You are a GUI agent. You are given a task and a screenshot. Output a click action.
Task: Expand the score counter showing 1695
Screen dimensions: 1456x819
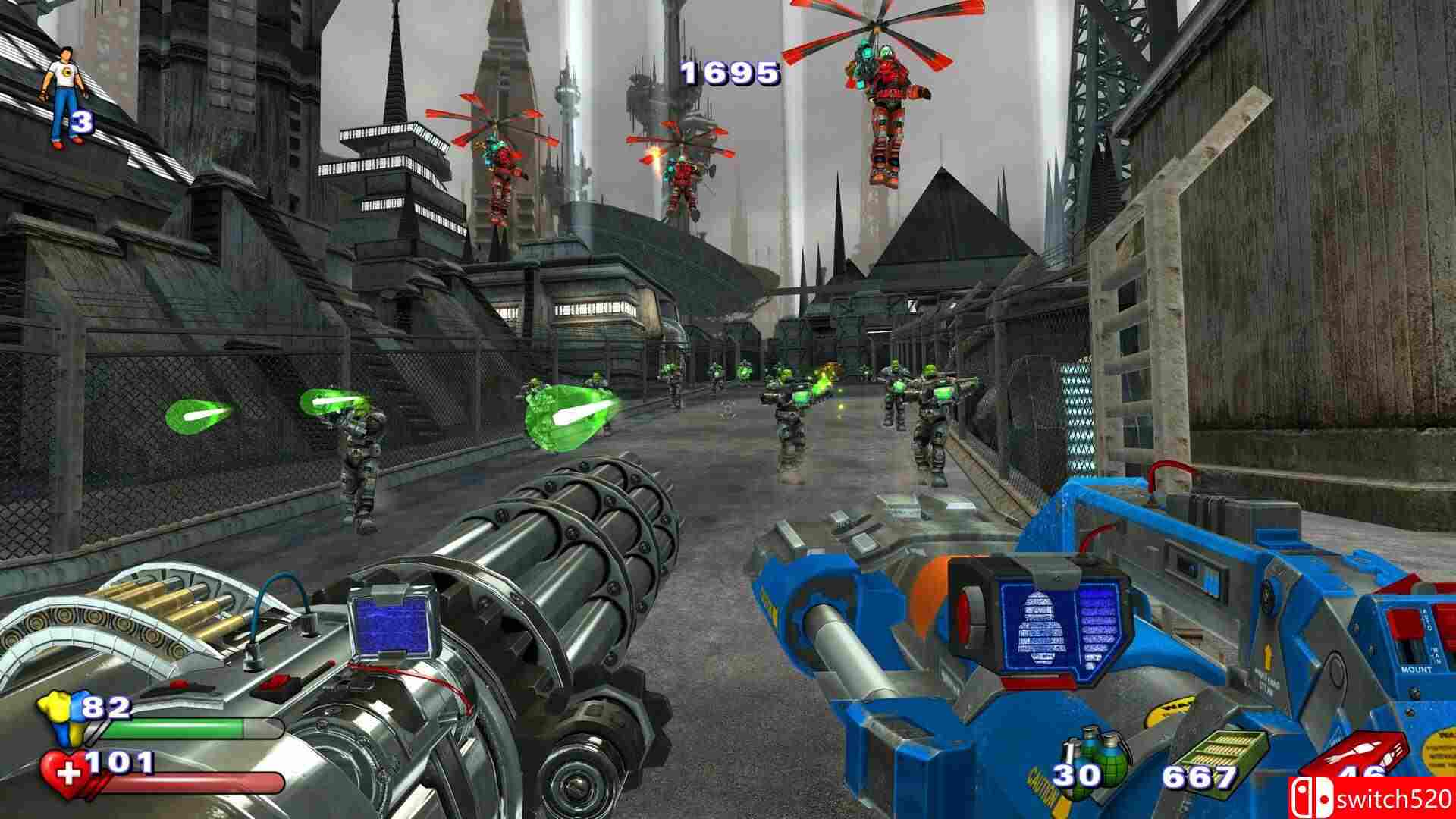730,74
